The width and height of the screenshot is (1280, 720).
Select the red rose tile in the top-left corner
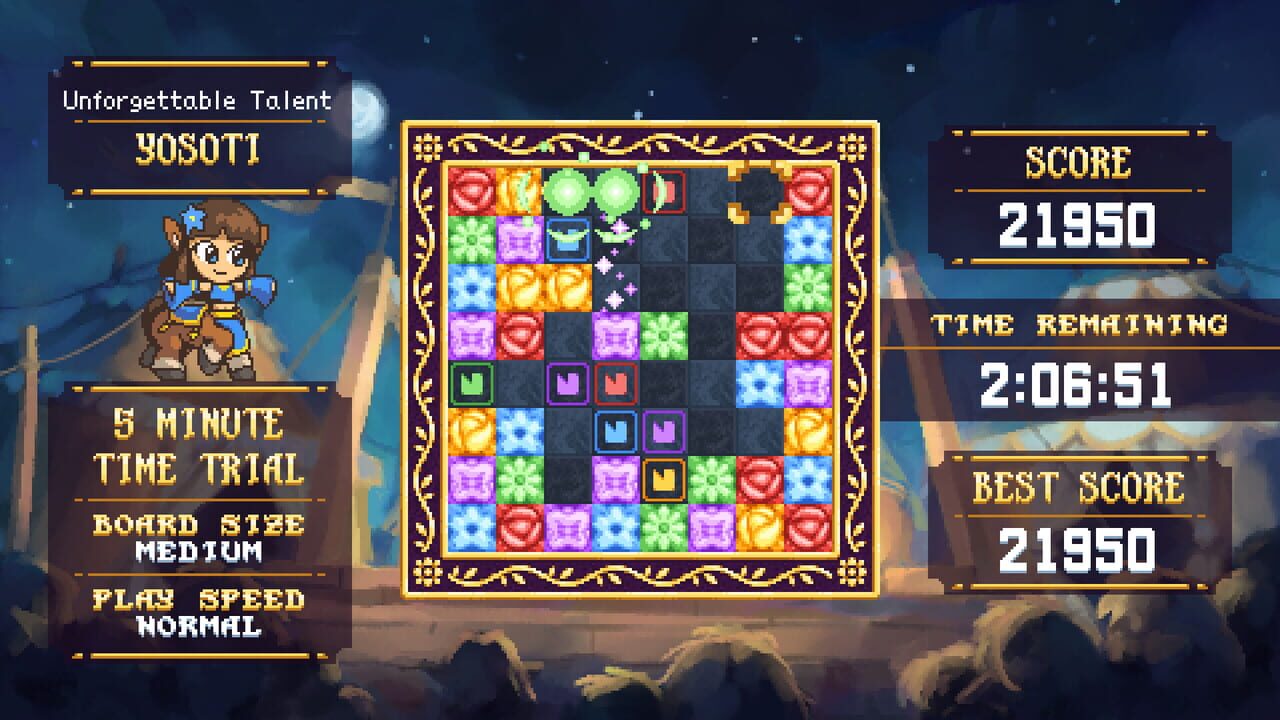coord(470,190)
